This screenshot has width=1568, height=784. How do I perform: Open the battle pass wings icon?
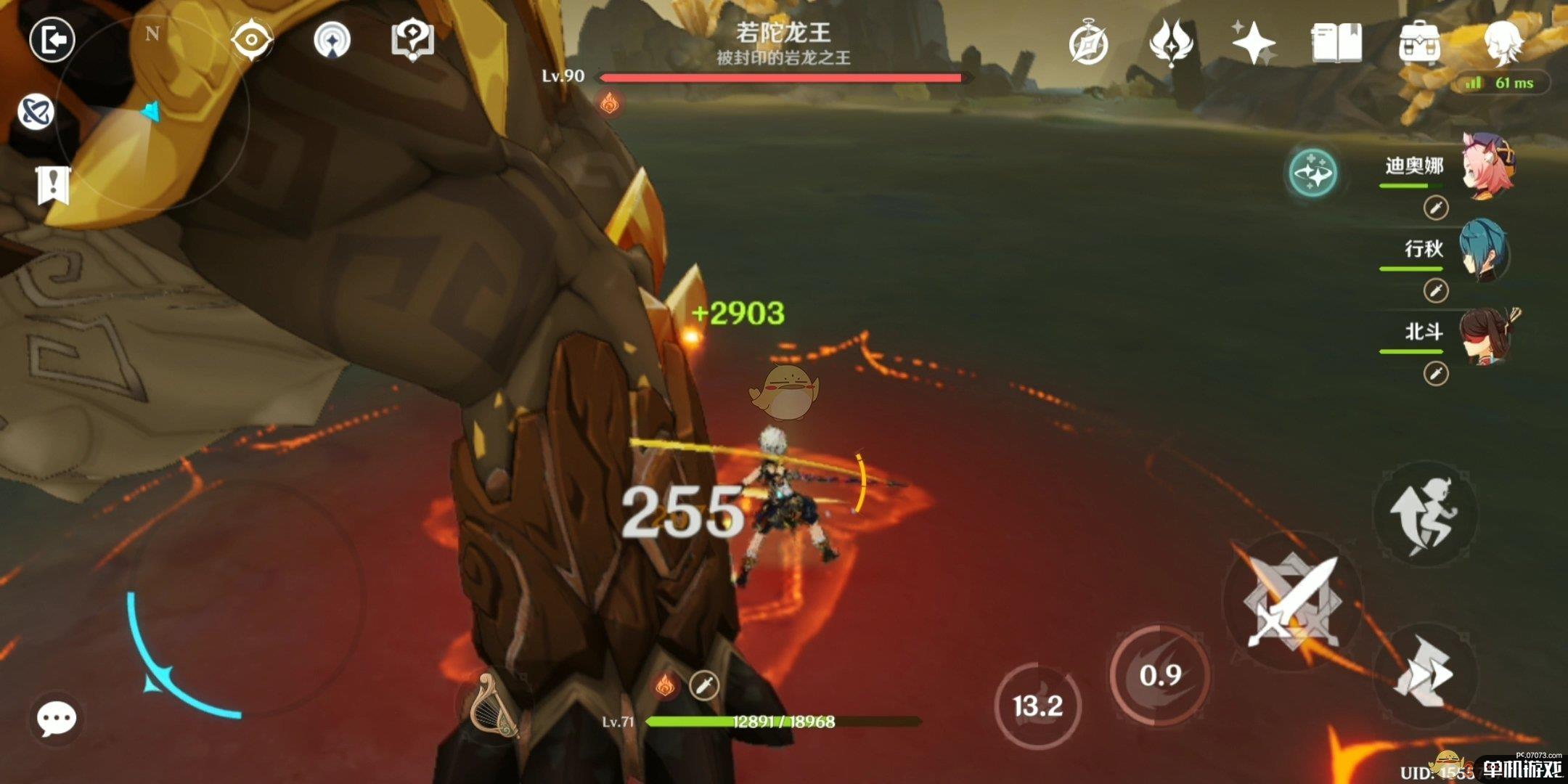click(x=1171, y=42)
